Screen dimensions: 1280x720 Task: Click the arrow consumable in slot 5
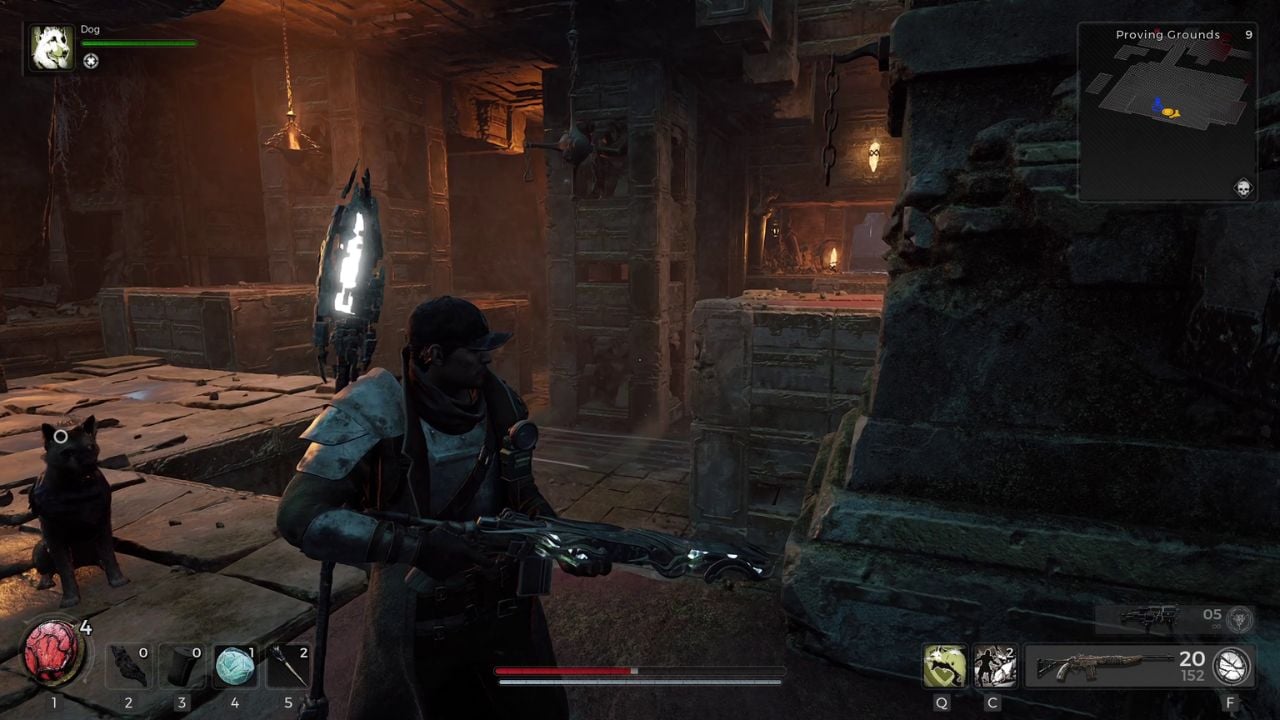(287, 665)
